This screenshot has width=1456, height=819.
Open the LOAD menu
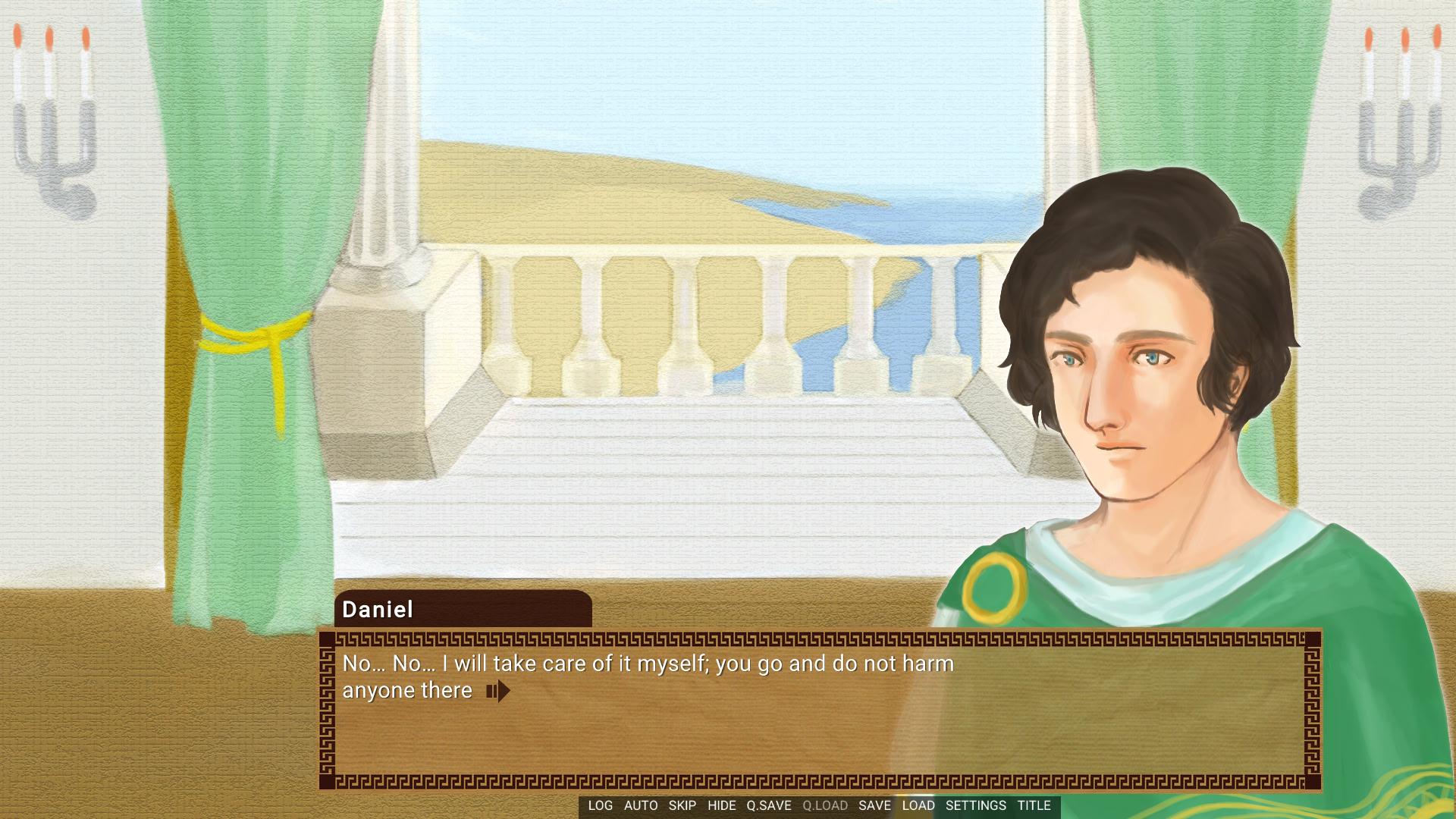[918, 806]
